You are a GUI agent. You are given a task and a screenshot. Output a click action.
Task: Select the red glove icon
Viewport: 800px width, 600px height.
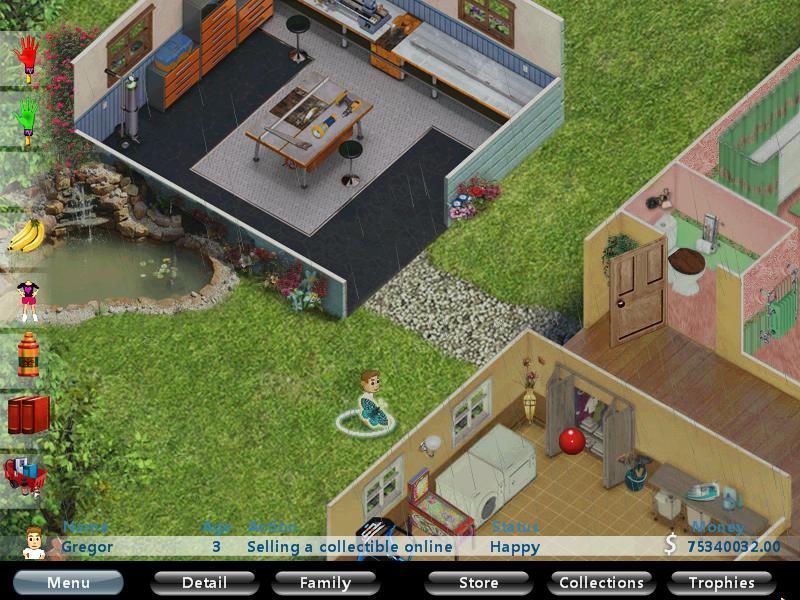coord(27,56)
